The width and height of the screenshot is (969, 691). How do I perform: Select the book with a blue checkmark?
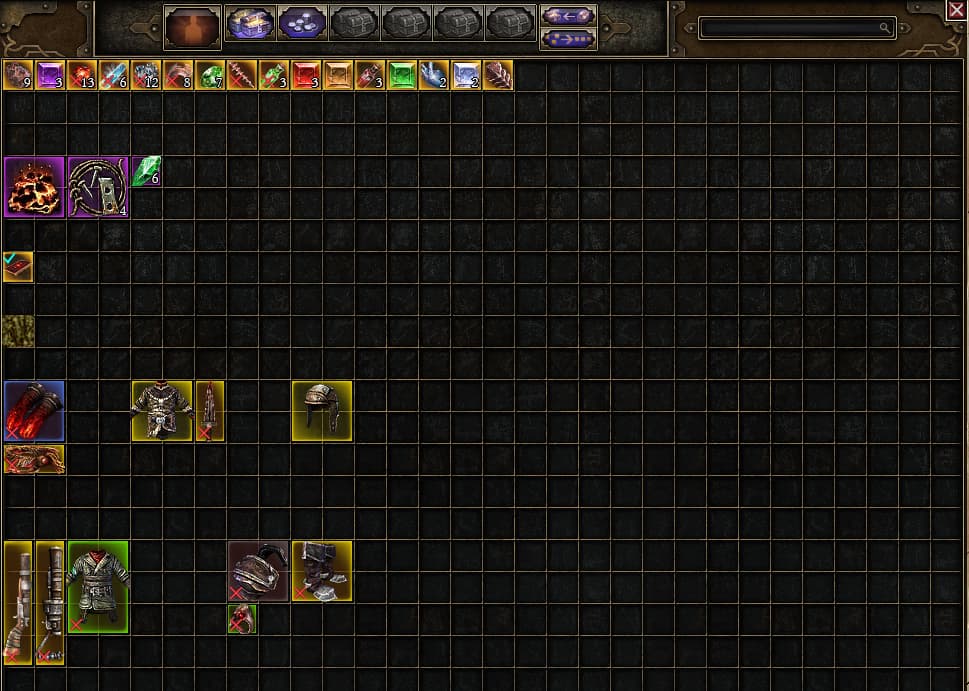(18, 267)
